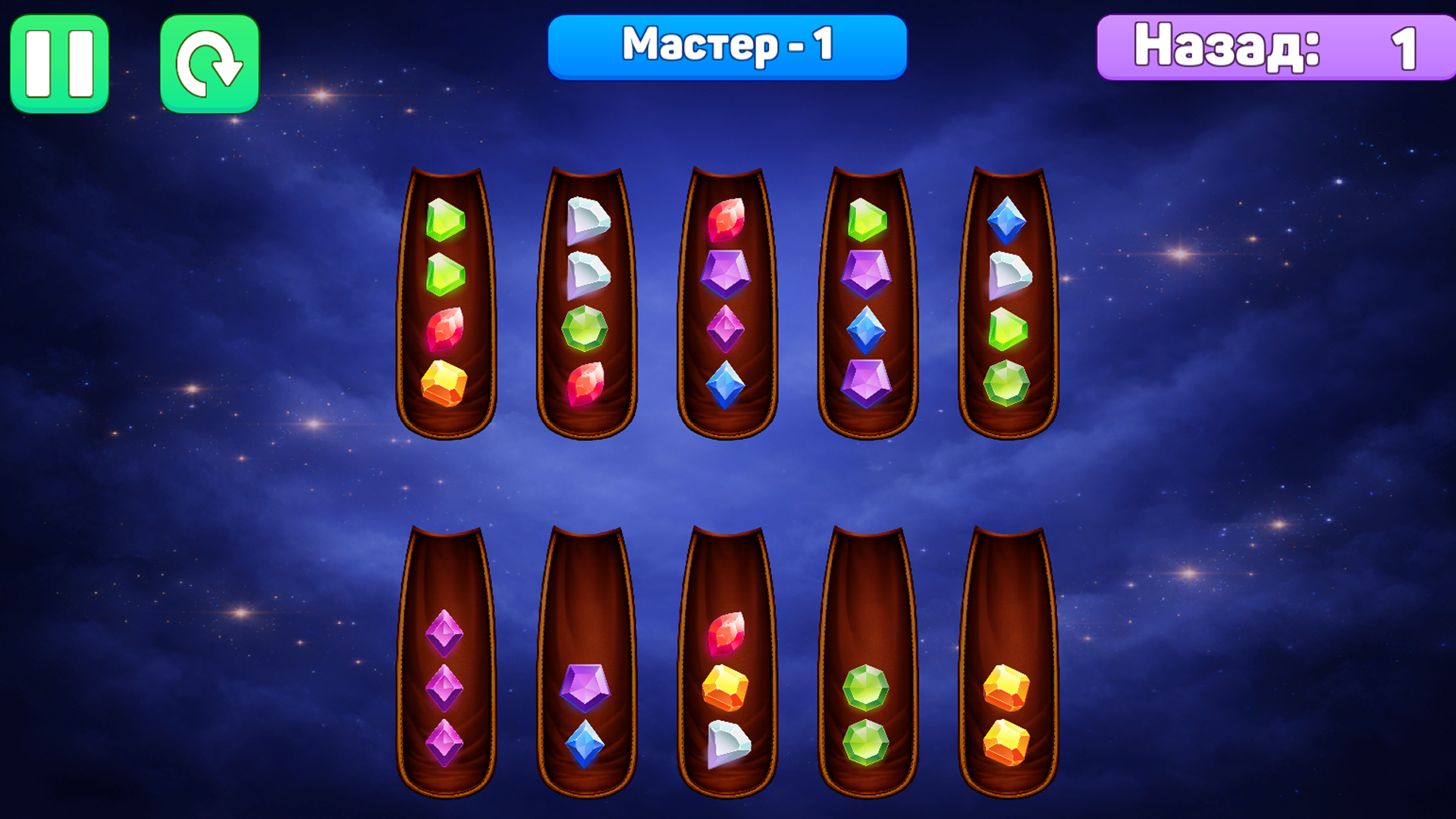1456x819 pixels.
Task: Pick the red gem at the top of the third tube
Action: pos(726,220)
